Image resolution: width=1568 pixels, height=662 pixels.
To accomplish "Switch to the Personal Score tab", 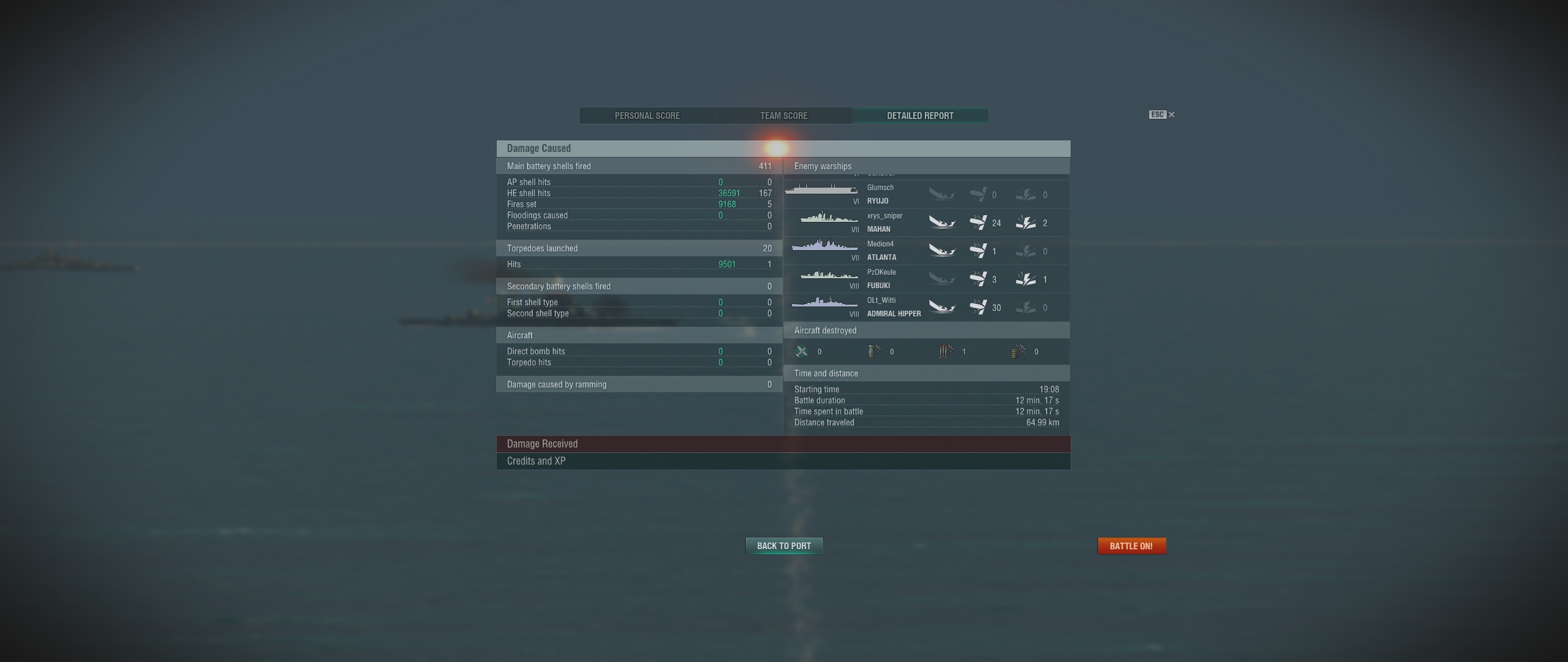I will click(x=647, y=116).
